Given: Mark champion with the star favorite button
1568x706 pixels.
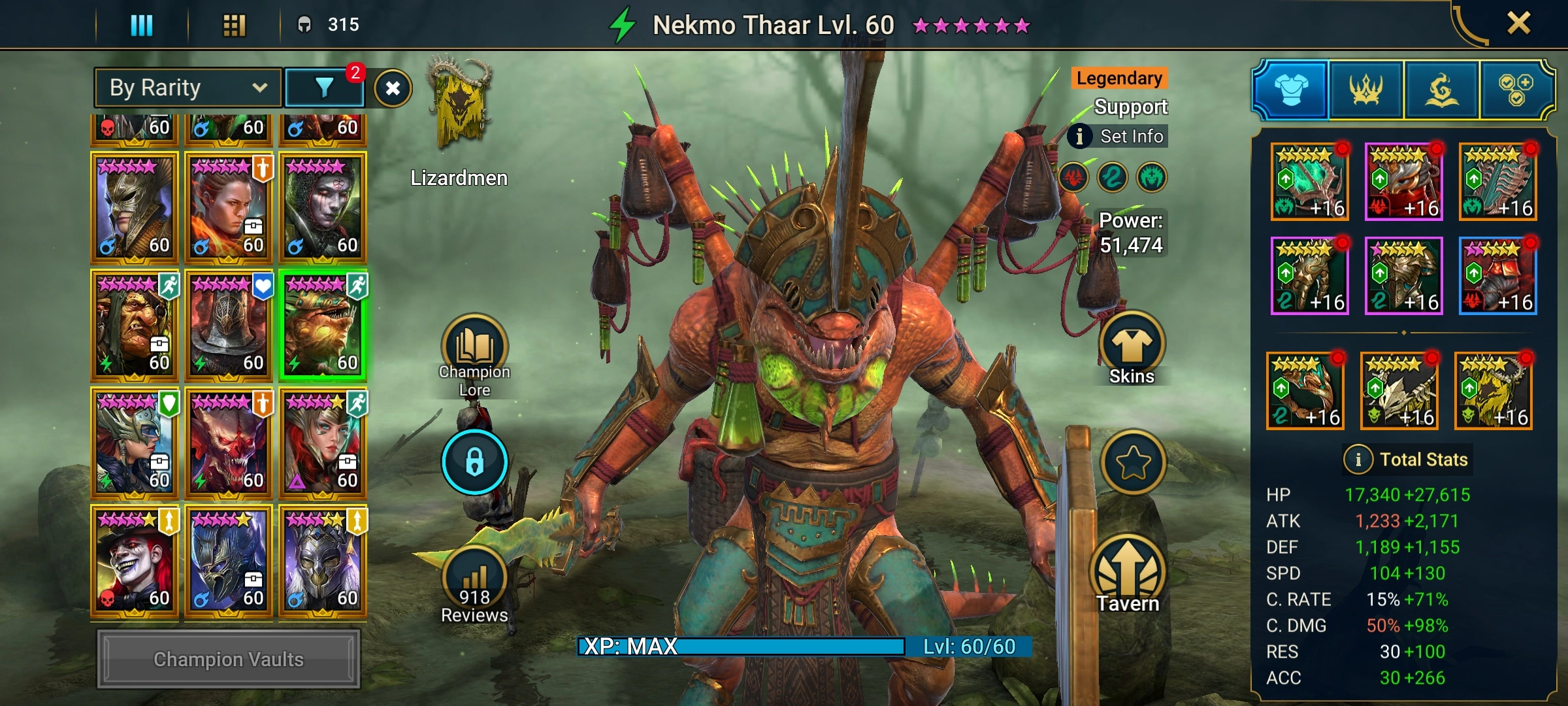Looking at the screenshot, I should [1133, 463].
